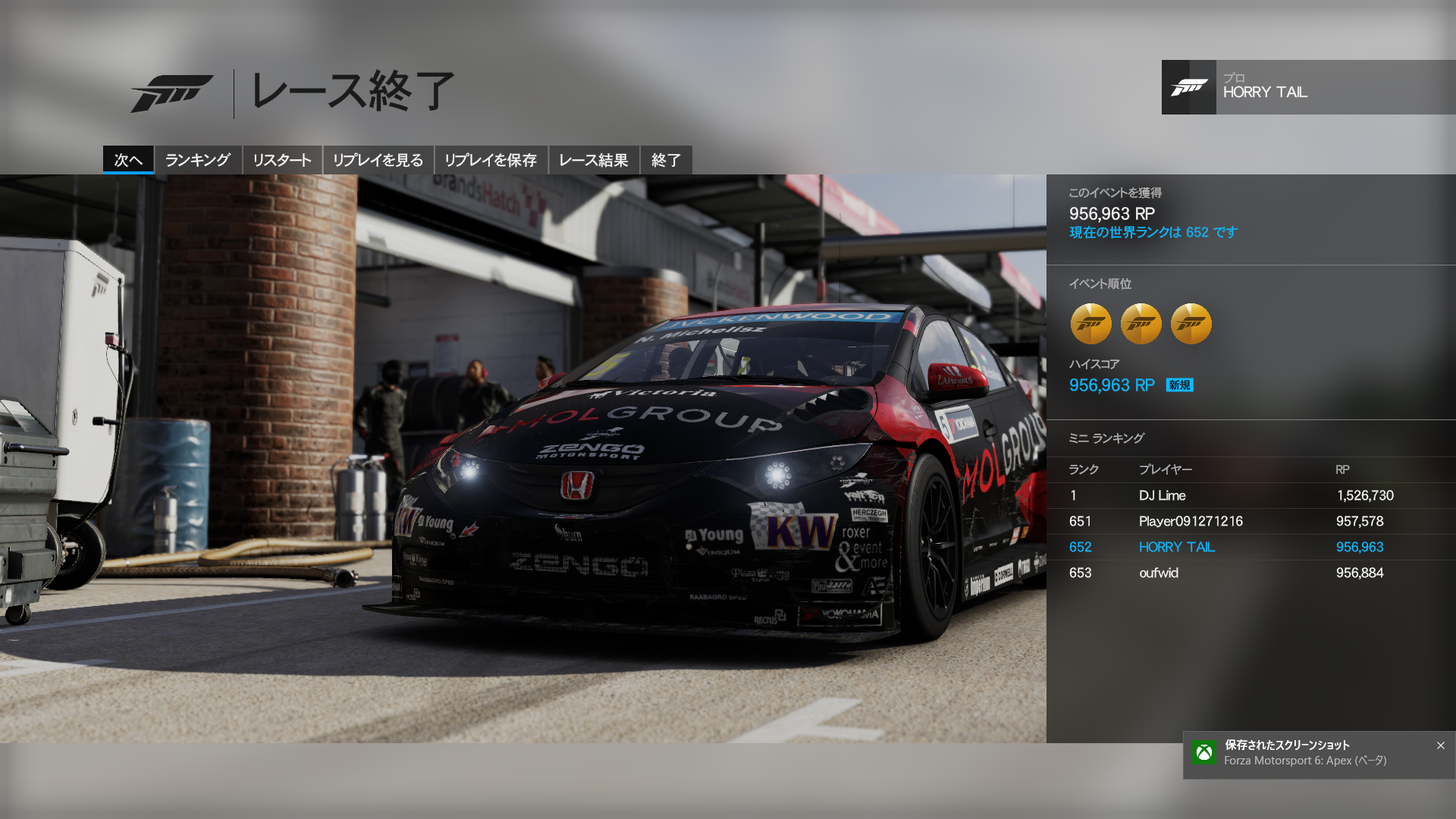Watch the replay with リプレイを見る
The image size is (1456, 819).
378,160
